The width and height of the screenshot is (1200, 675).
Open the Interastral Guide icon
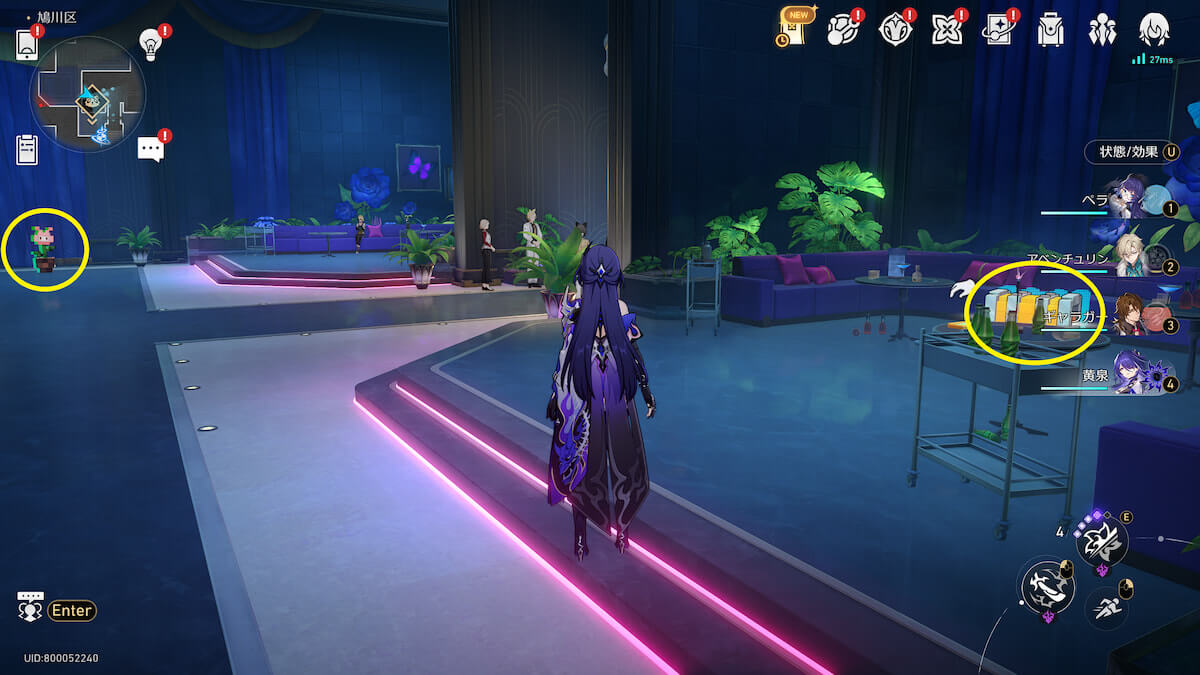pos(895,29)
